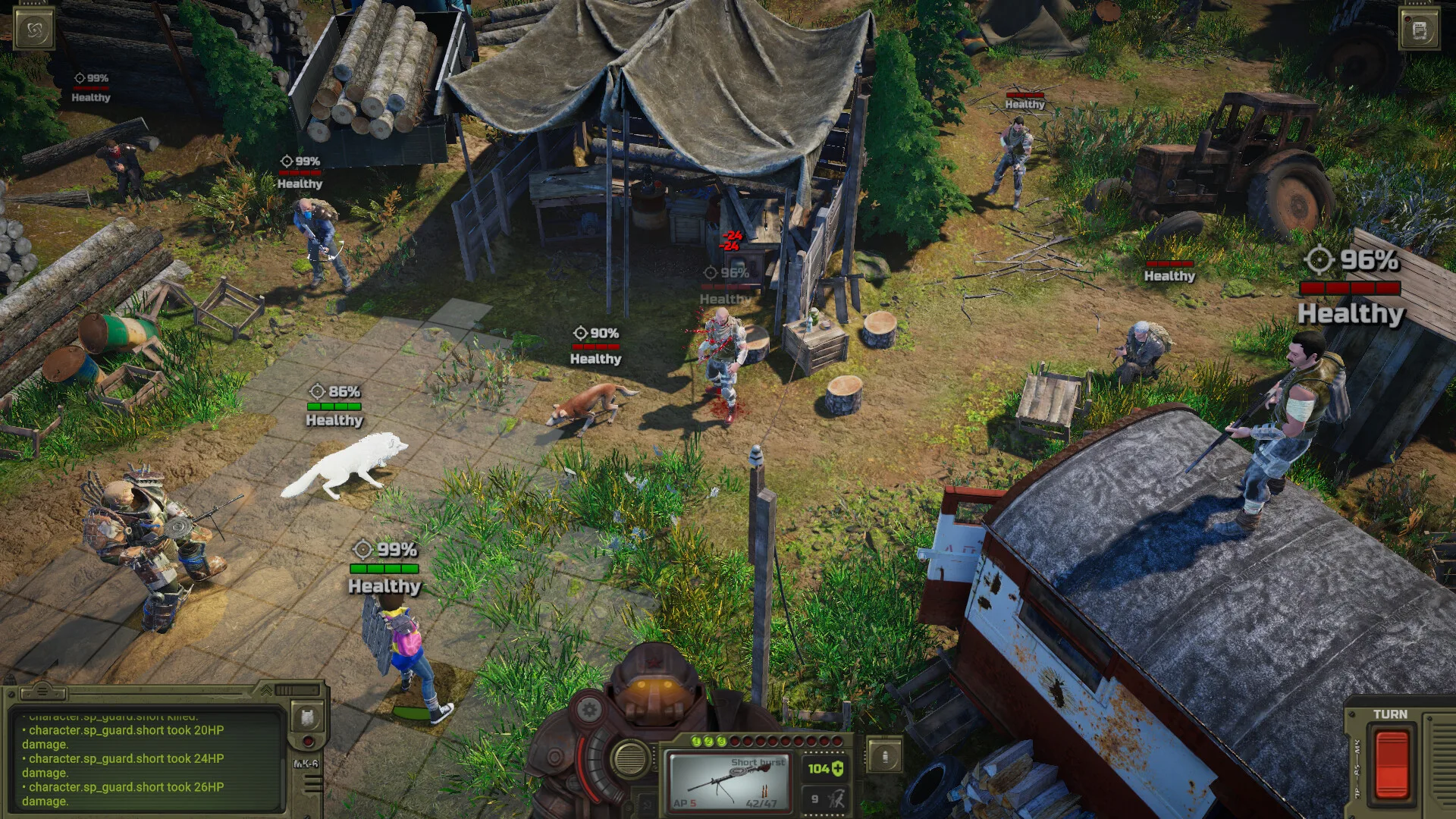Expand the combat log with the chevron arrow
The height and width of the screenshot is (819, 1456).
[266, 690]
